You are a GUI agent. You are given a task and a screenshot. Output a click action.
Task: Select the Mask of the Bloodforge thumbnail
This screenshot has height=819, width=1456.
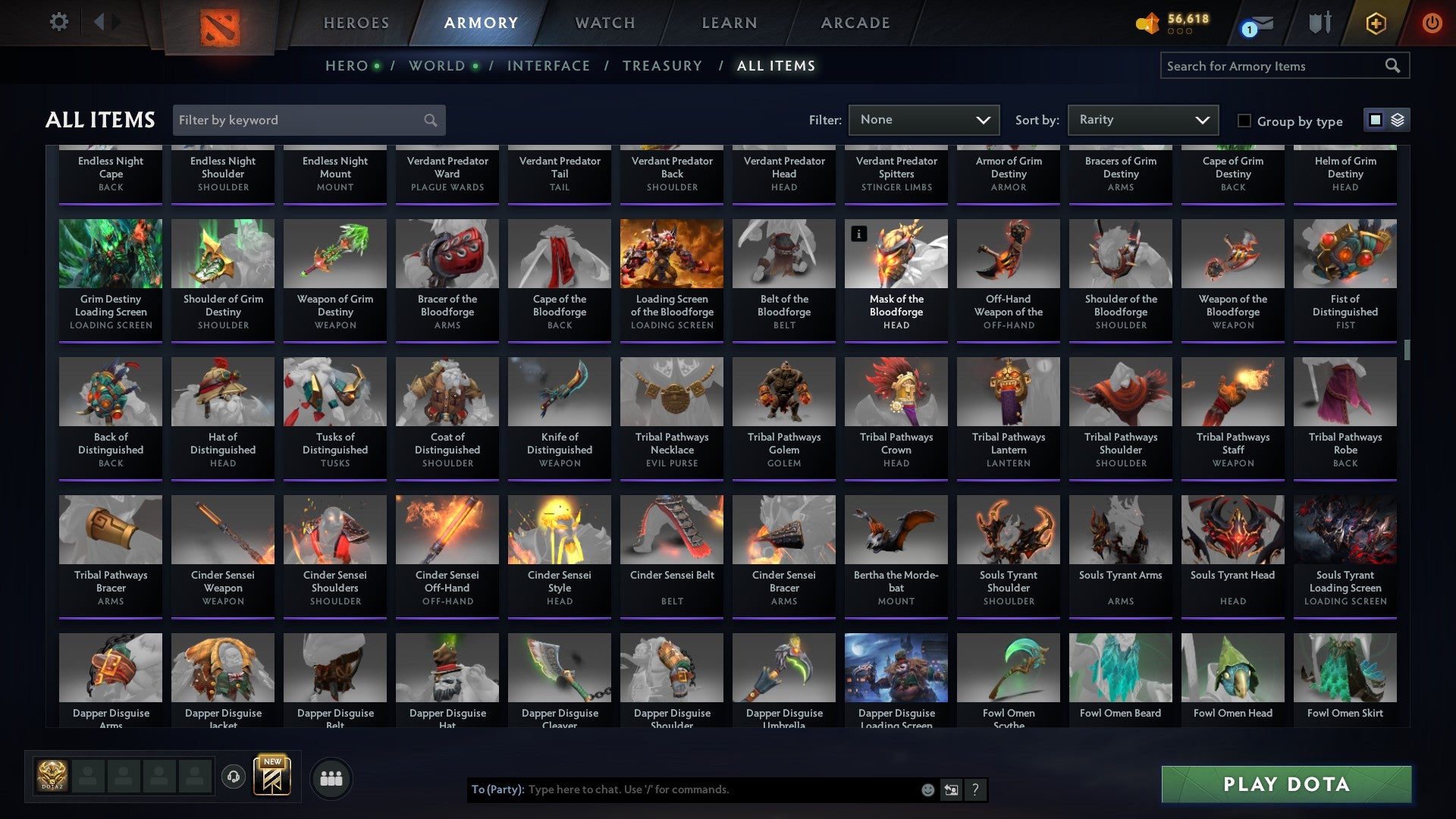pyautogui.click(x=896, y=254)
